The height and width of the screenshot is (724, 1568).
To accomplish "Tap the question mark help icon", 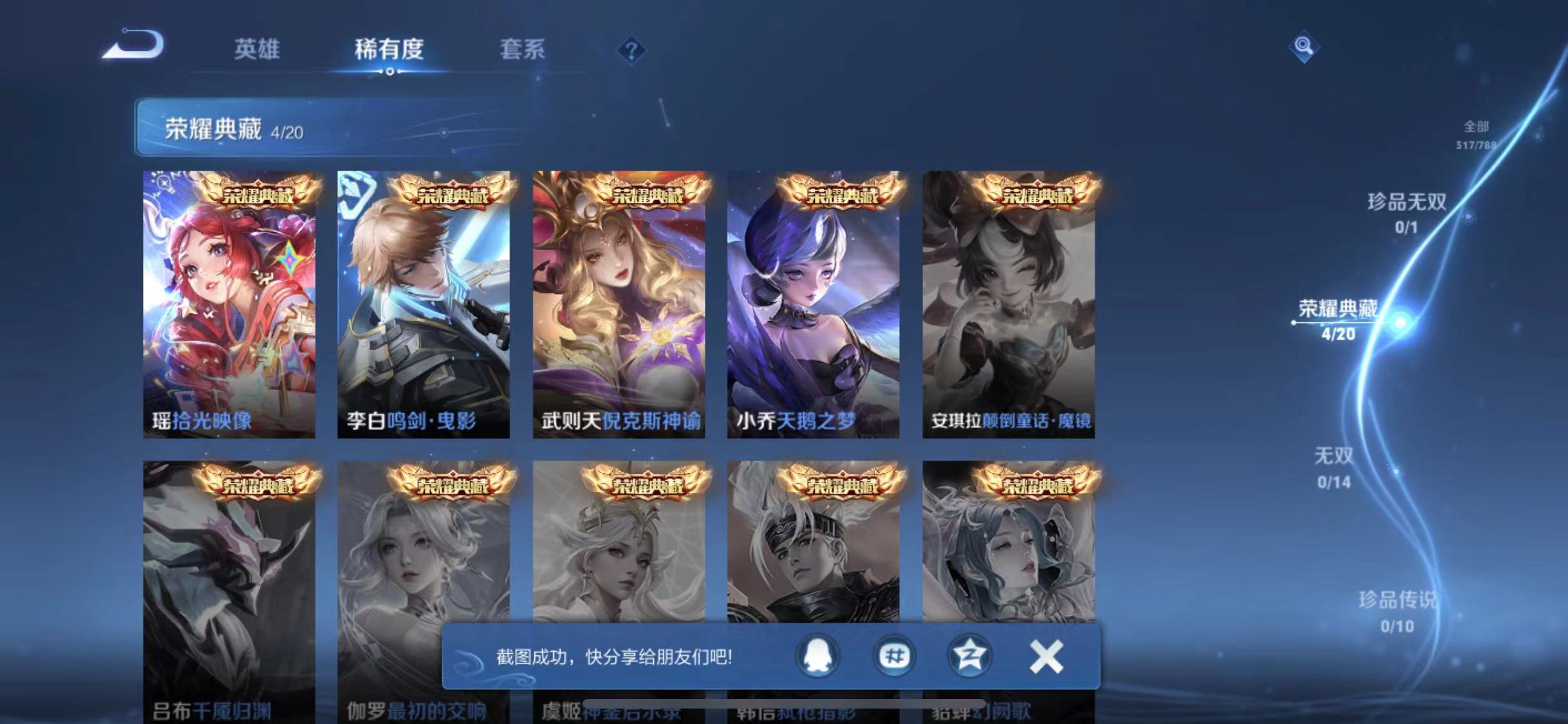I will click(x=633, y=50).
